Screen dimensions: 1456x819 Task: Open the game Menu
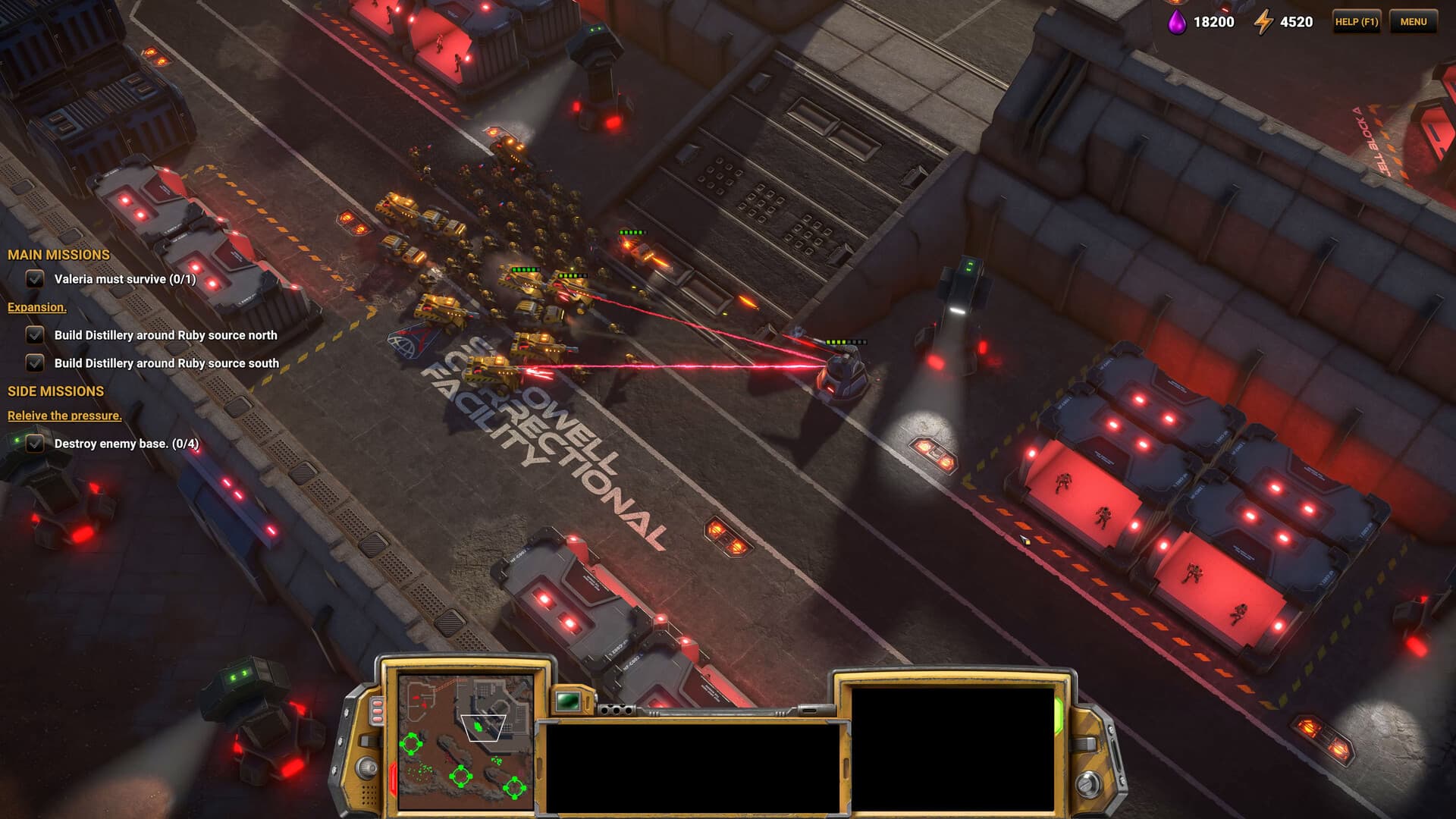click(1413, 22)
